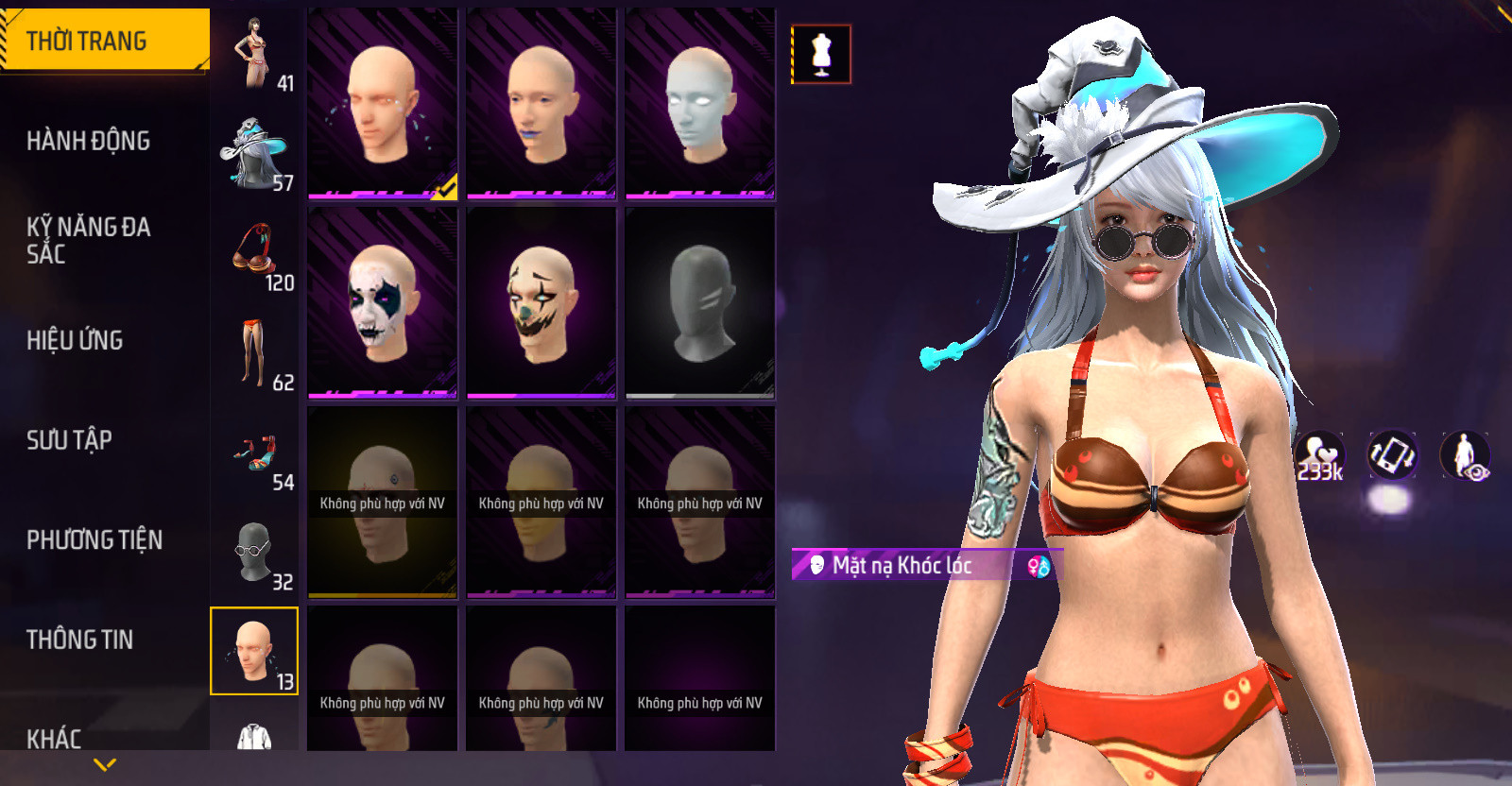1512x786 pixels.
Task: Choose the black and white skull face paint
Action: click(x=382, y=302)
